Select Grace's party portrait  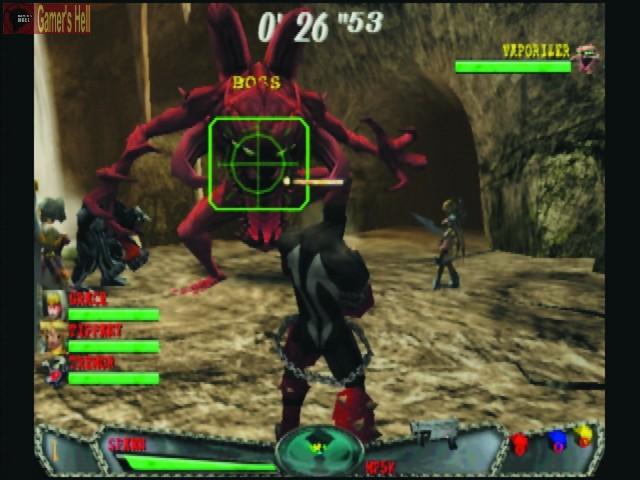(x=54, y=304)
